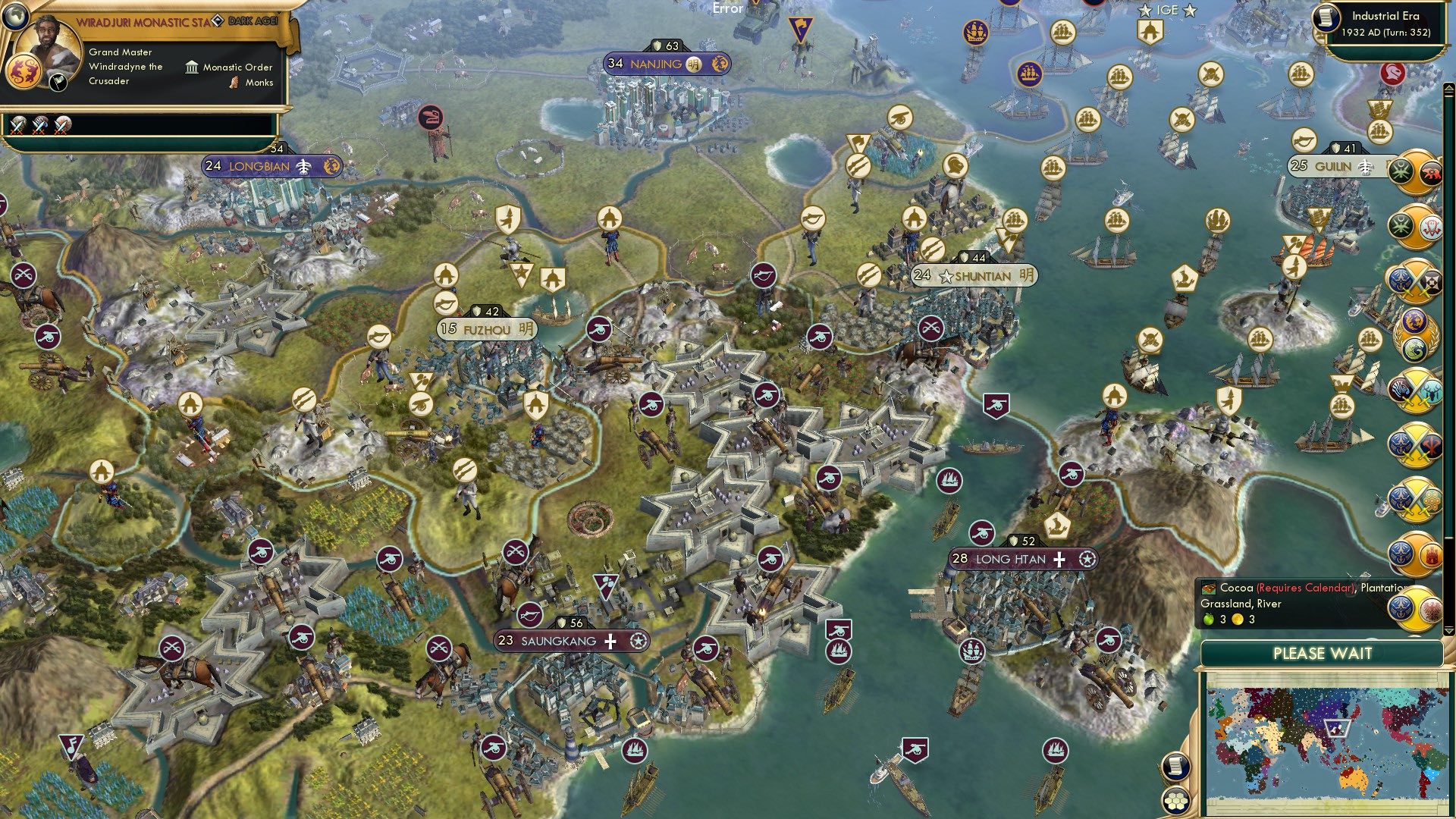Viewport: 1456px width, 819px height.
Task: Toggle the hex grid overlay beside the minimap
Action: coord(1175,801)
